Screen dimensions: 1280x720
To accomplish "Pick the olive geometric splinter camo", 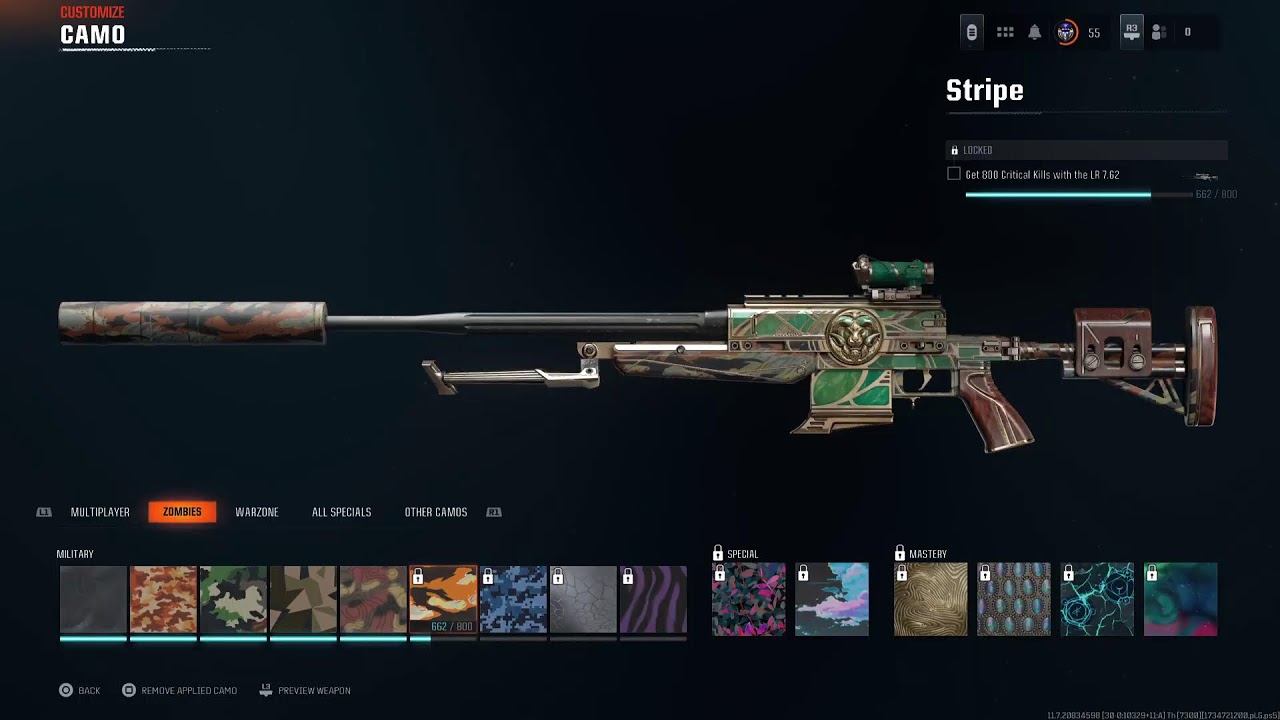I will pos(303,600).
